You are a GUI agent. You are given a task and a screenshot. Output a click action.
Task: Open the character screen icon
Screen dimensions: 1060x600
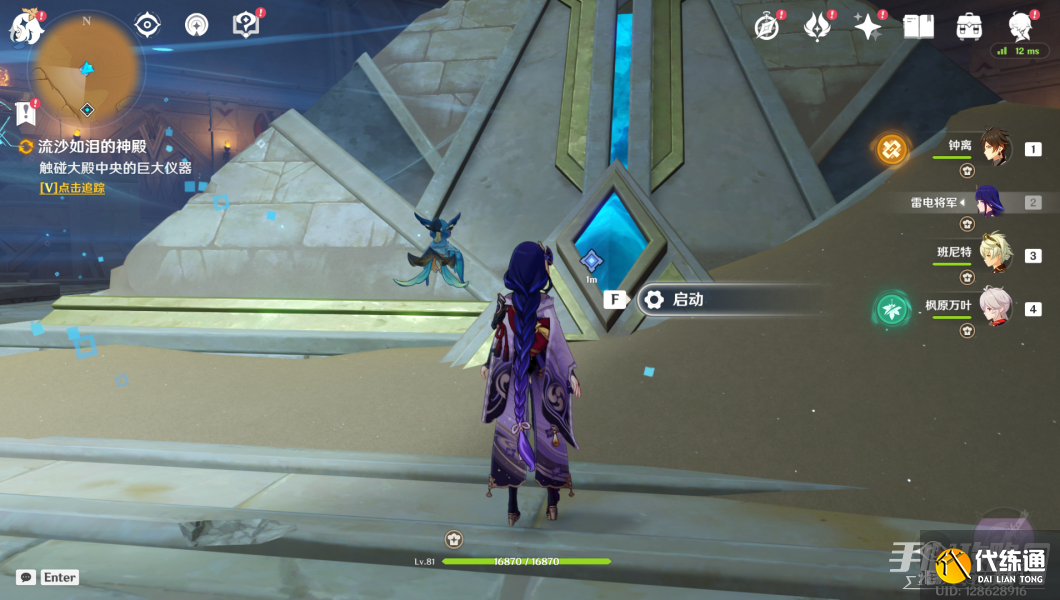[1020, 27]
